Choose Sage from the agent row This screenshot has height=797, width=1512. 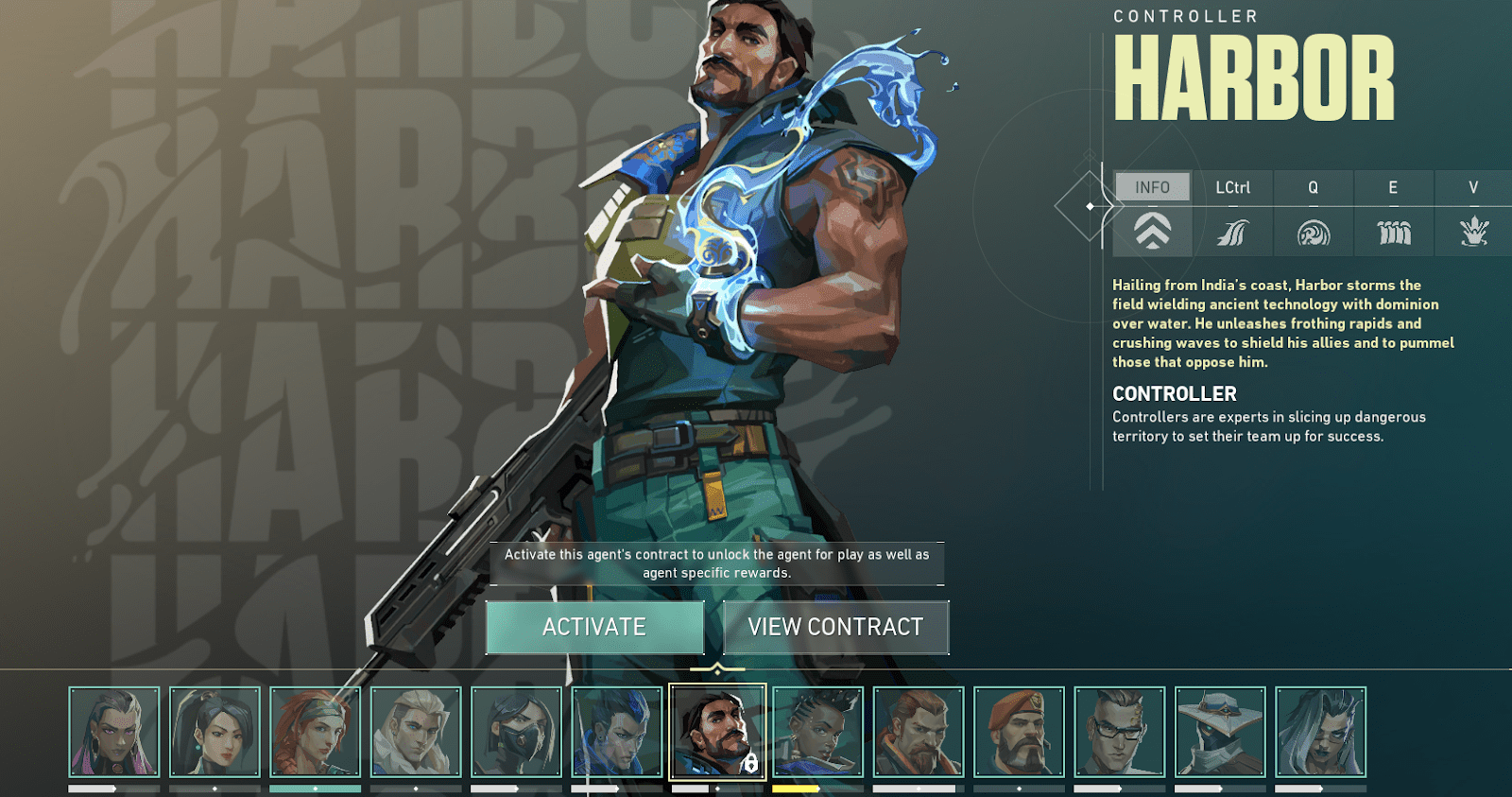pos(215,732)
